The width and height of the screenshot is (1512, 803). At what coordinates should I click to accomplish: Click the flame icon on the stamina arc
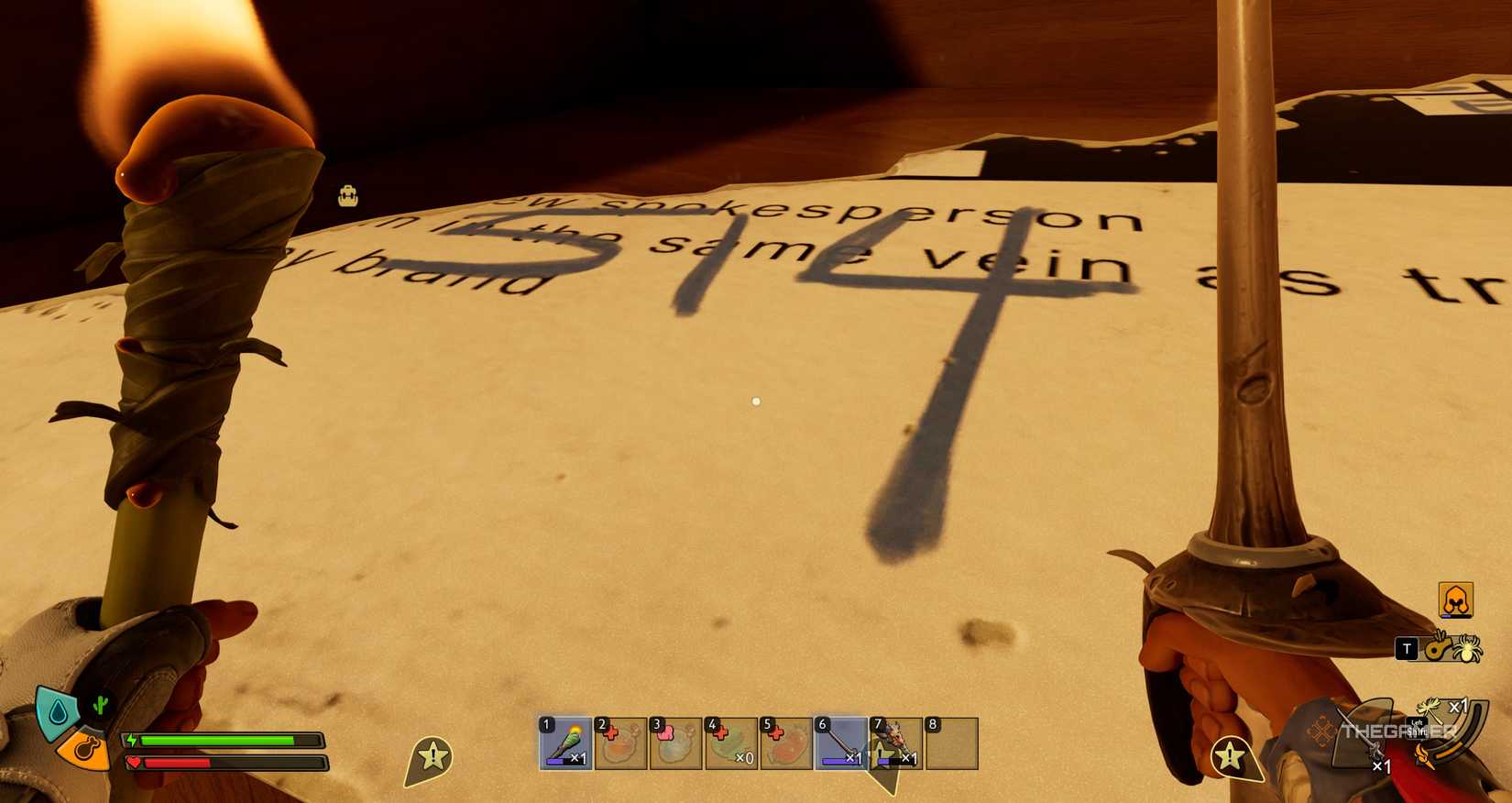click(1422, 754)
